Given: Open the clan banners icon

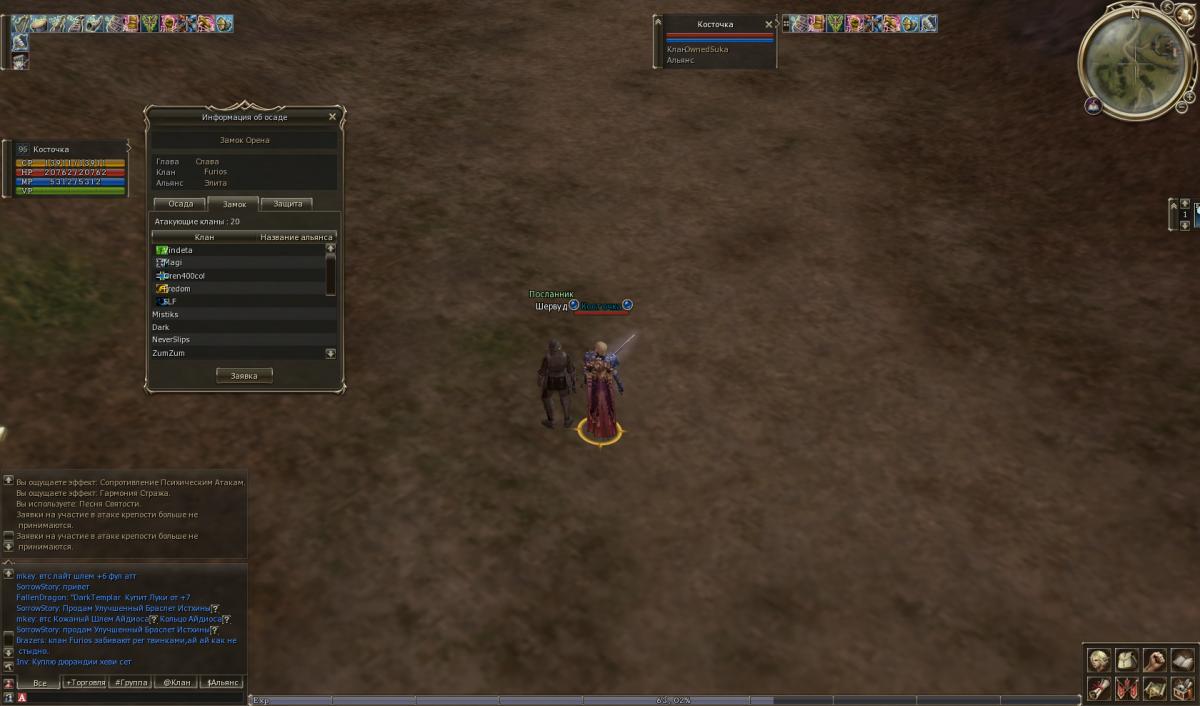Looking at the screenshot, I should tap(1126, 688).
